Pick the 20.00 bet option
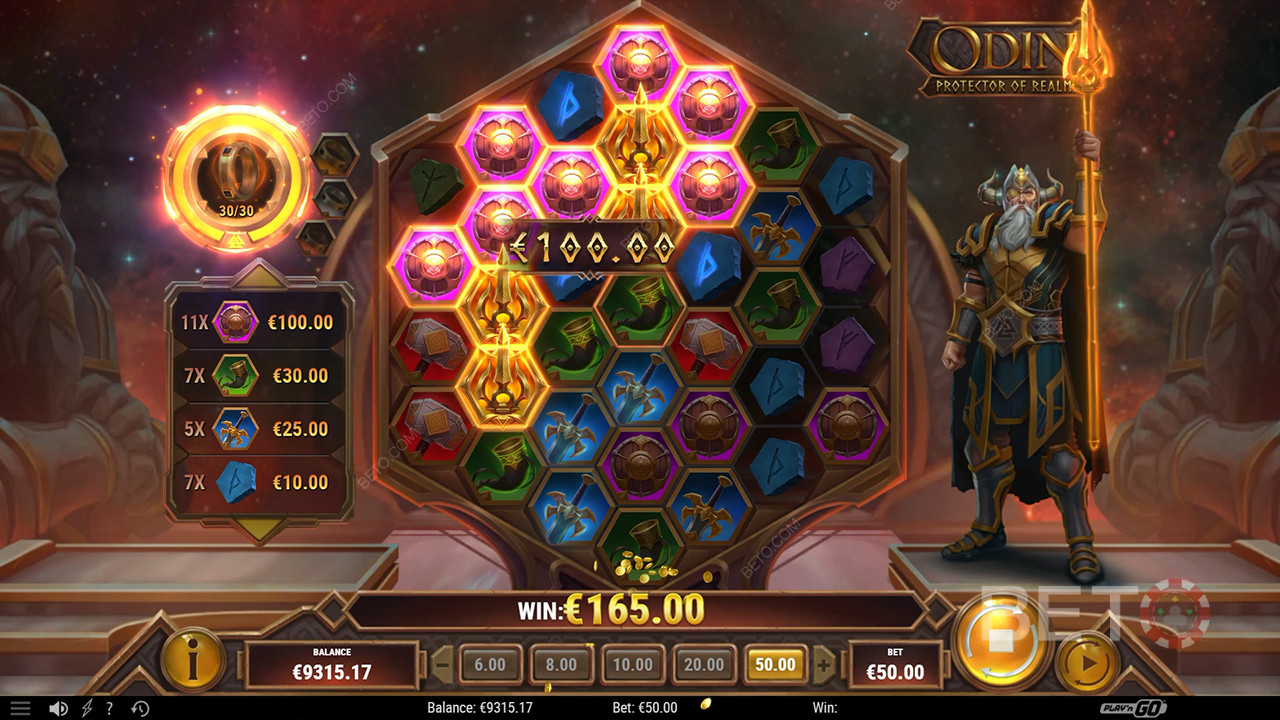 (x=703, y=664)
